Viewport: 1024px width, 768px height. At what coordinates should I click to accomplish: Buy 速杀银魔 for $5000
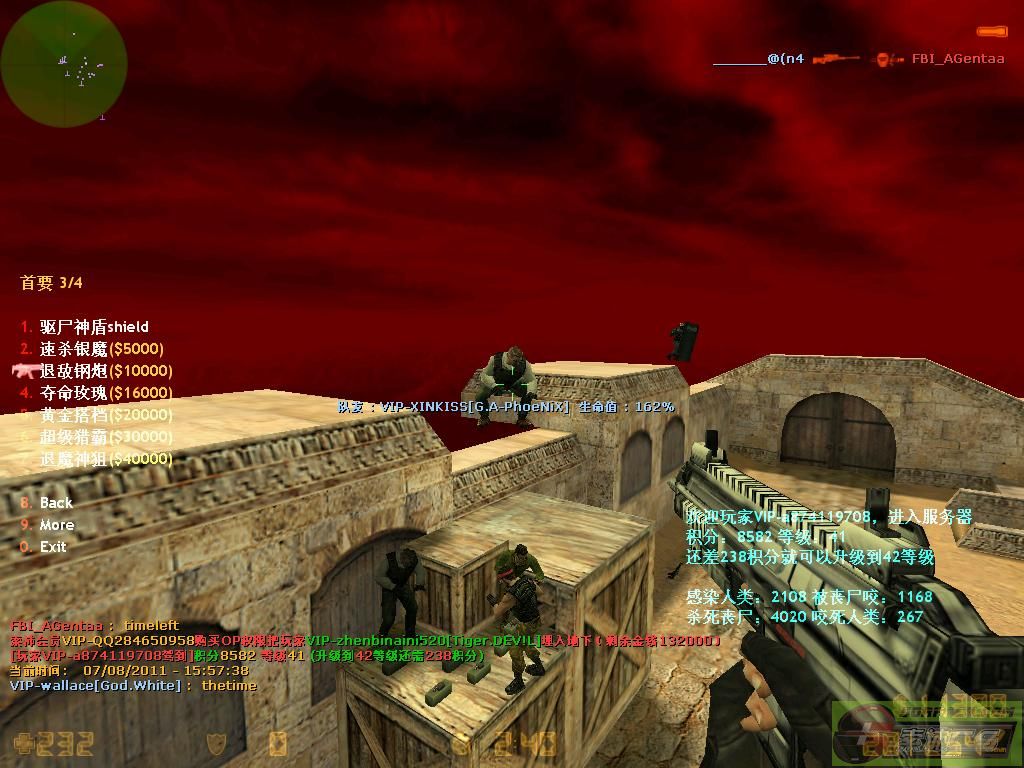point(101,349)
